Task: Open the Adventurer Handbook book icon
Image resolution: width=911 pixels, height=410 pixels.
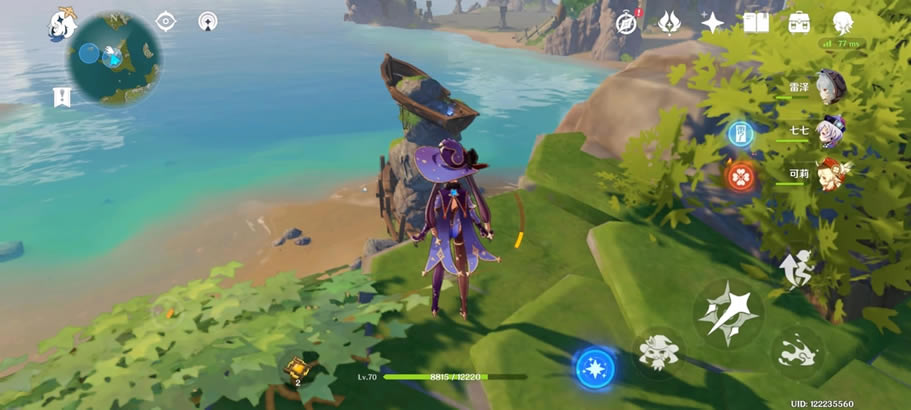Action: tap(756, 22)
